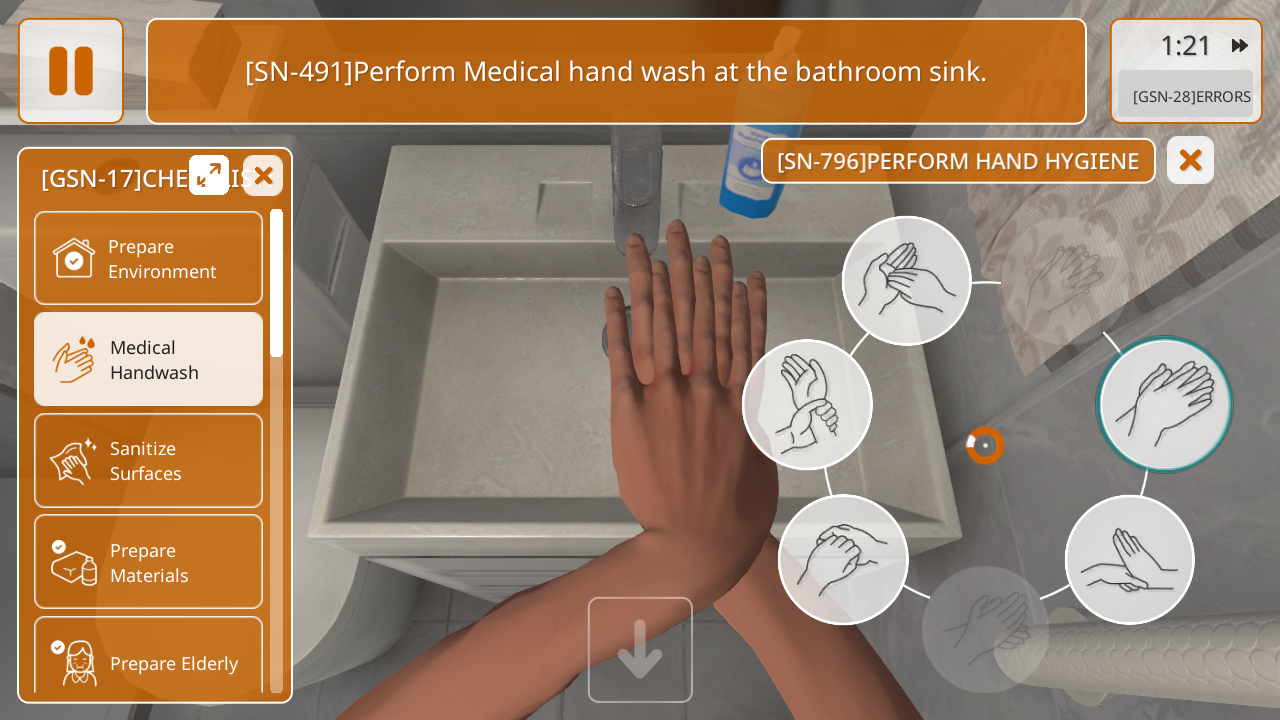Open the Sanitize Surfaces checklist step

(148, 460)
